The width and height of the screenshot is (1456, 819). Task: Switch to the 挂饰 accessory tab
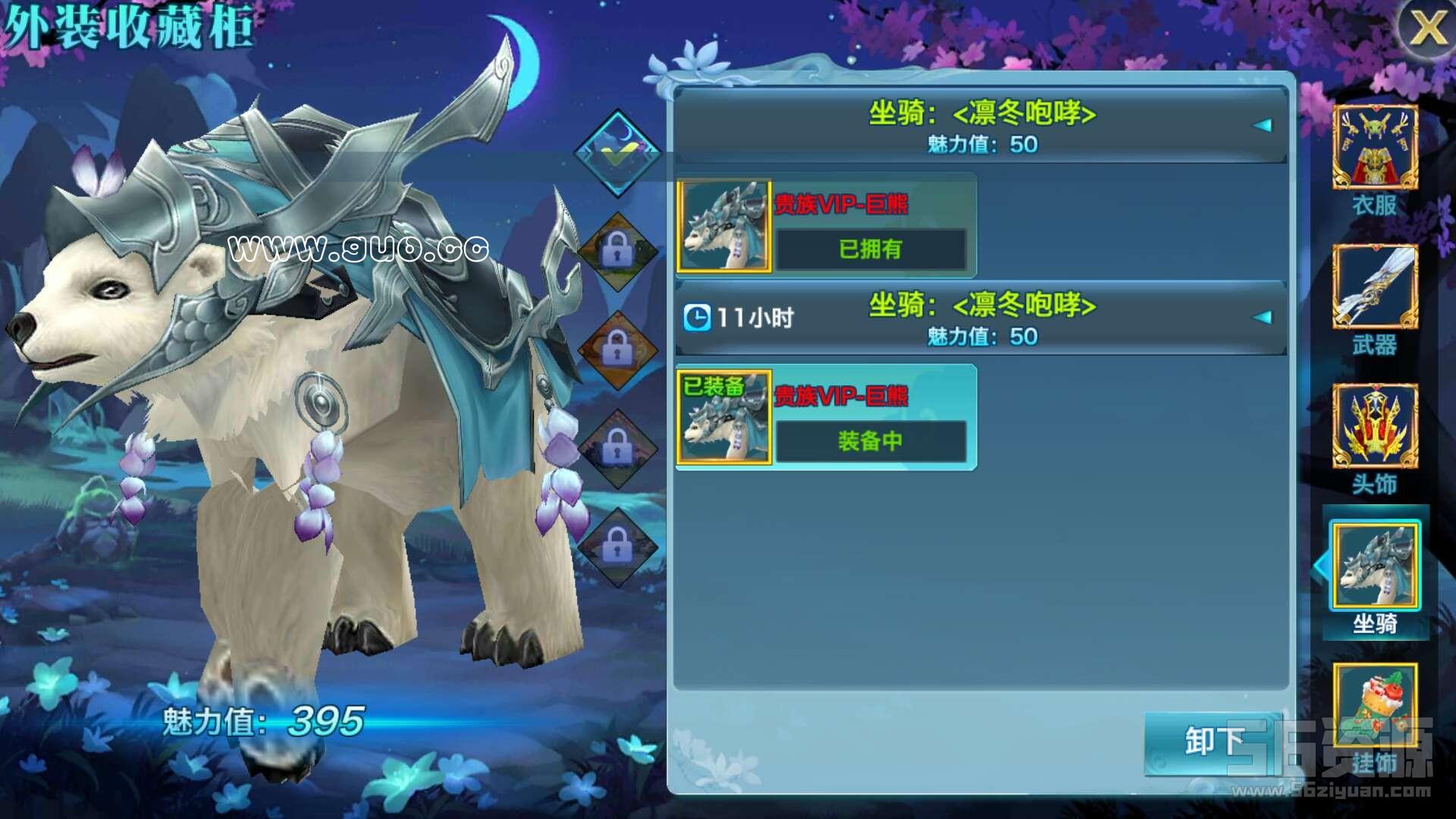pos(1375,709)
